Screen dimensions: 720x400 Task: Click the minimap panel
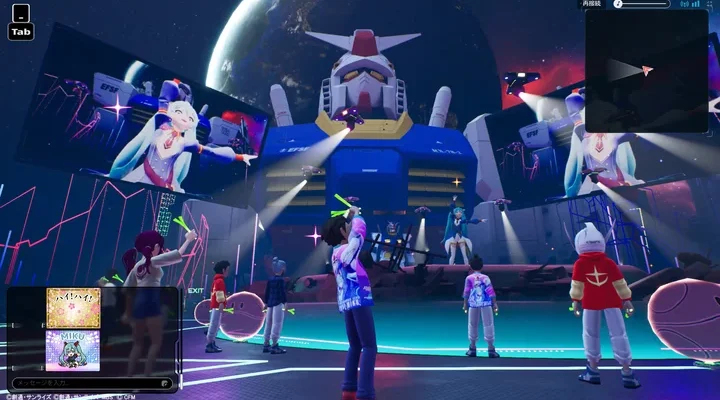pyautogui.click(x=645, y=70)
